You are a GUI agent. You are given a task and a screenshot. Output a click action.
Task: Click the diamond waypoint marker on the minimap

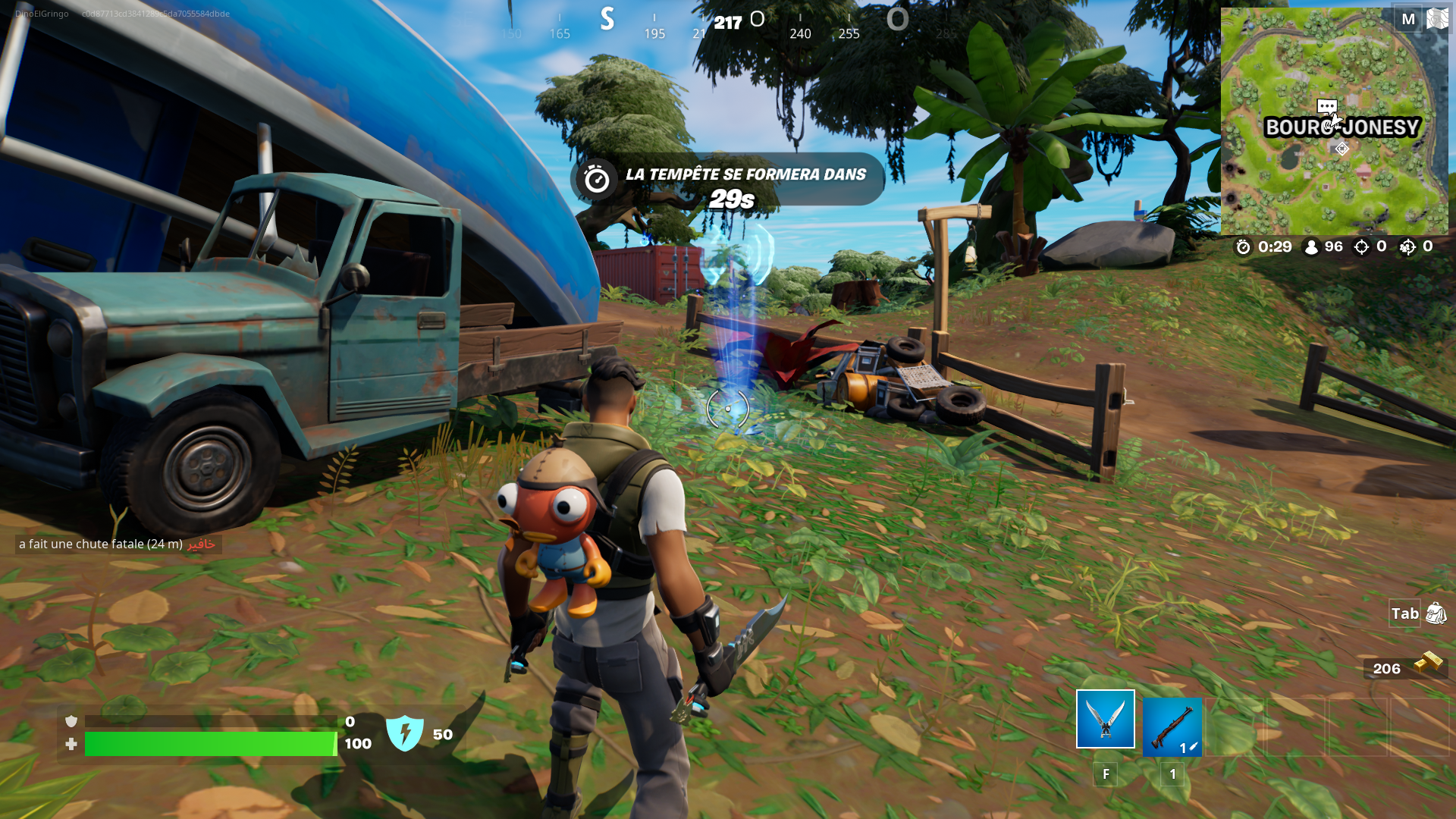click(1341, 149)
